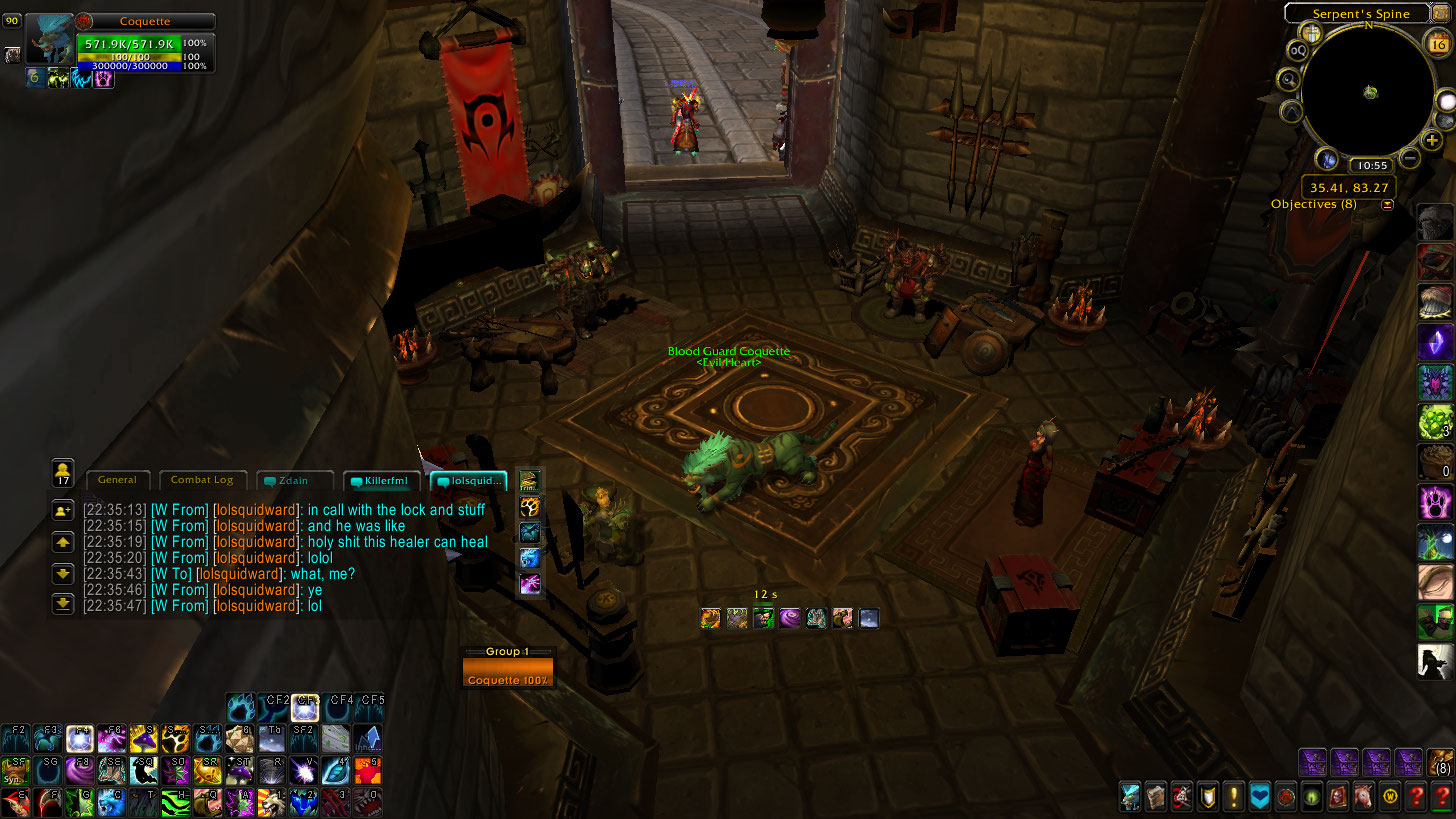Cast the roaring lion ability on key 1

pos(272,802)
